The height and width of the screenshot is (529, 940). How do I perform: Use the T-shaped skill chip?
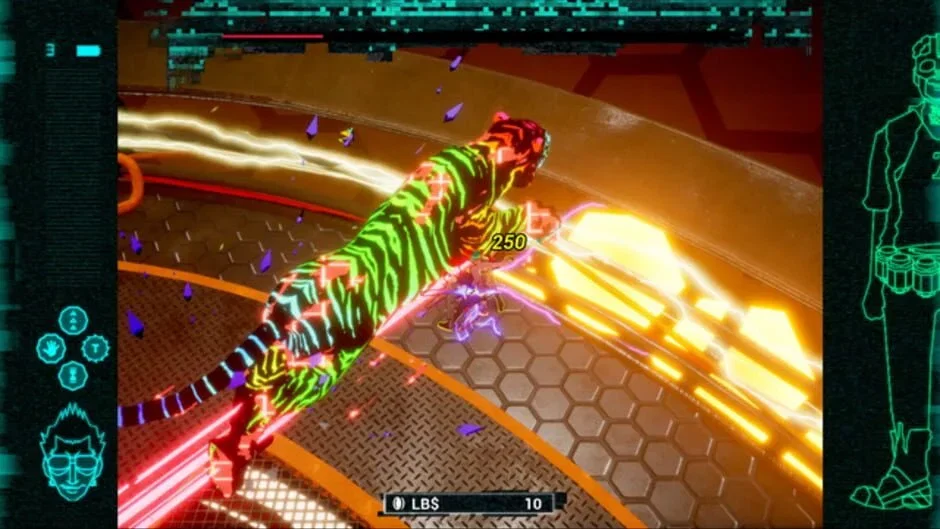point(96,348)
